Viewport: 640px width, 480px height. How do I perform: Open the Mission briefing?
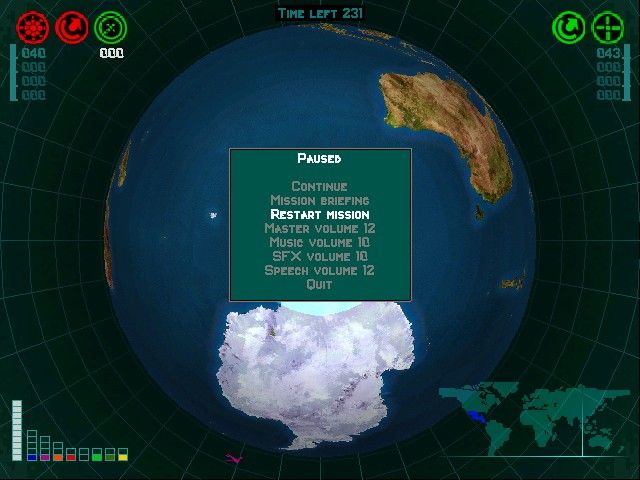320,200
